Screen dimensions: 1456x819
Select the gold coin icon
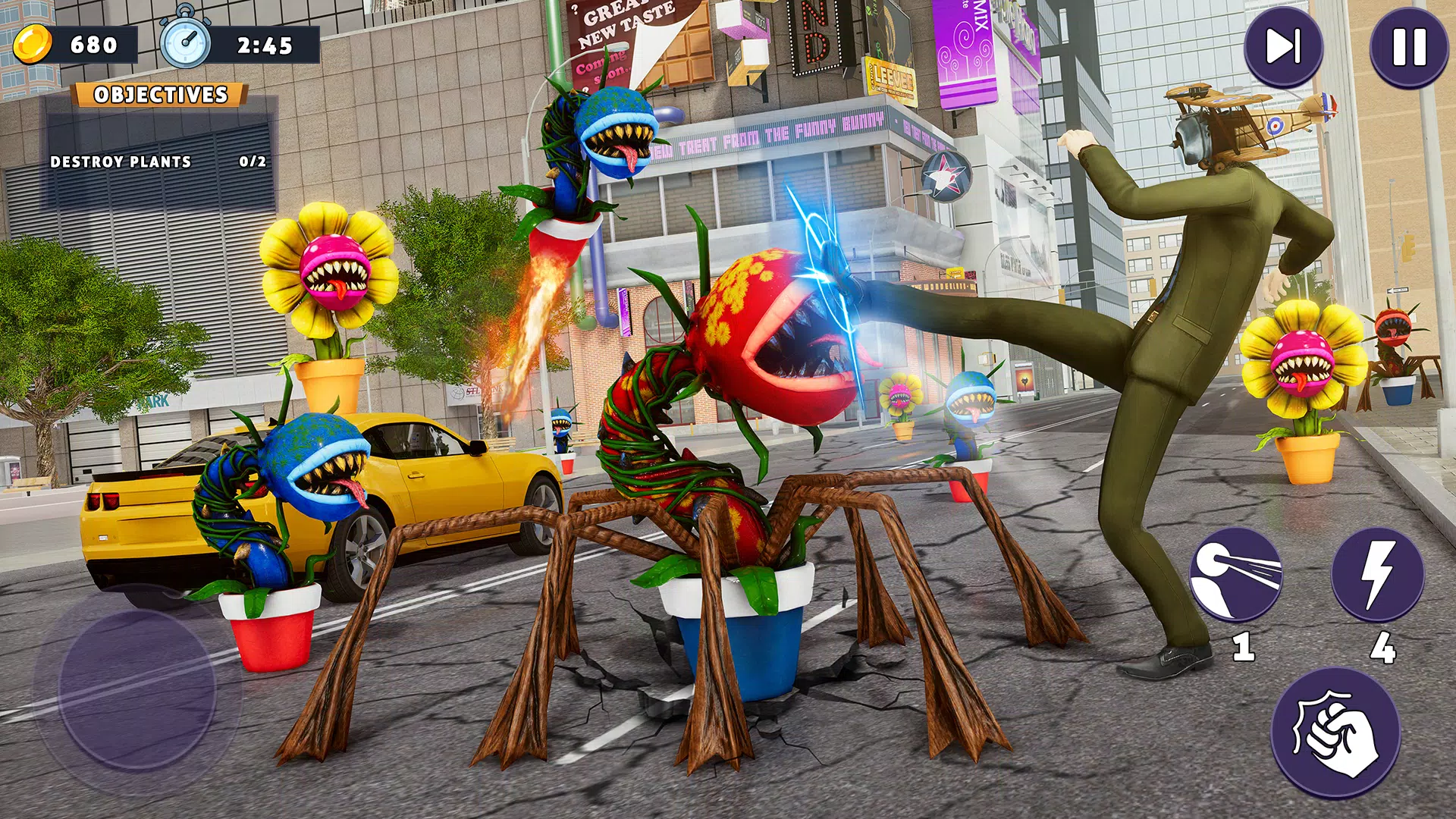click(33, 45)
